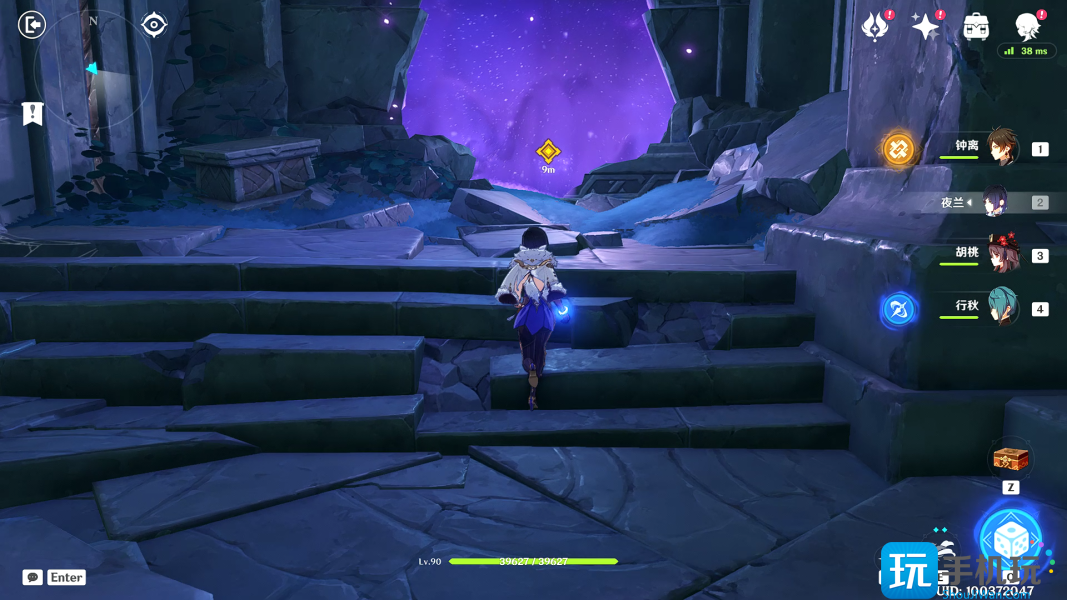The height and width of the screenshot is (600, 1067).
Task: Use the treasure chest gadget
Action: click(x=1010, y=460)
